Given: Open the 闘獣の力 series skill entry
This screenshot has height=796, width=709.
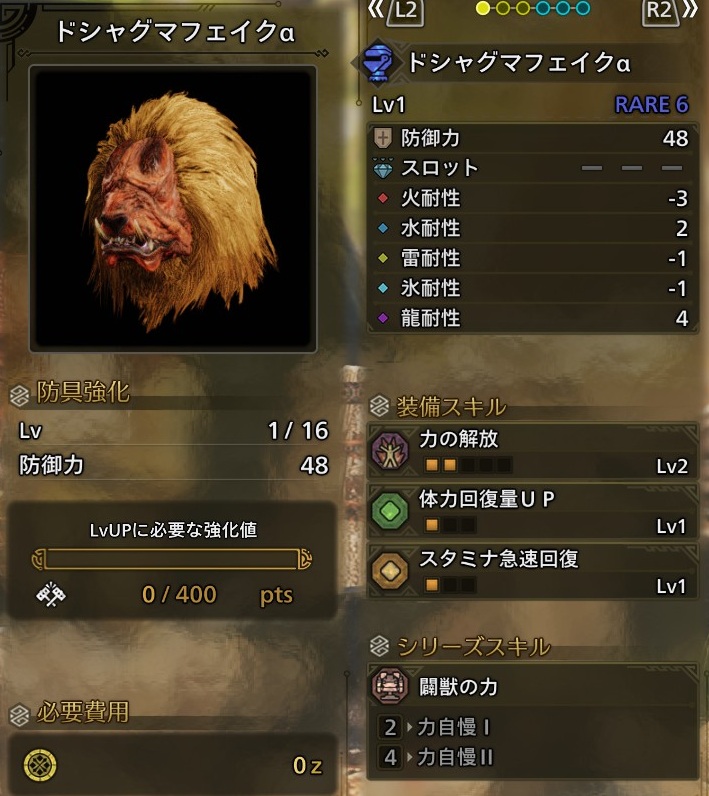Looking at the screenshot, I should pos(531,687).
